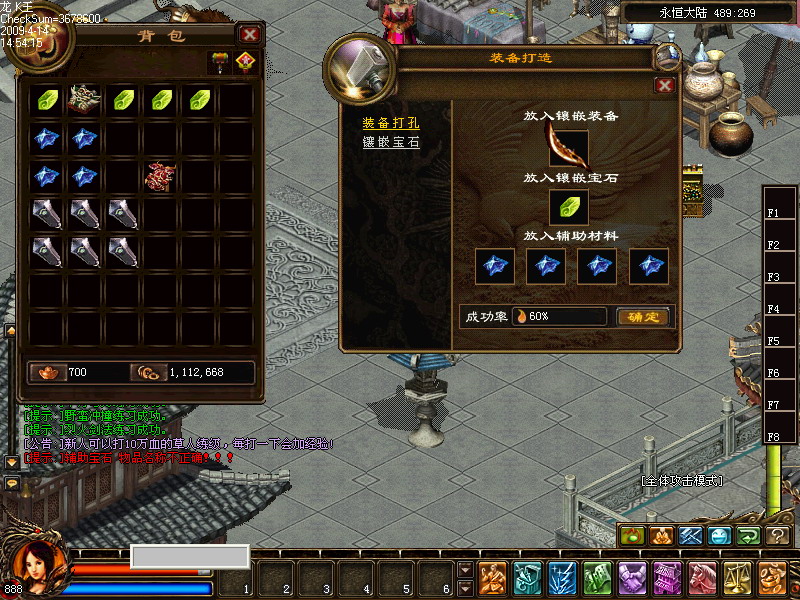Open the purple pagoda building icon
Screen dimensions: 800x600
point(667,577)
